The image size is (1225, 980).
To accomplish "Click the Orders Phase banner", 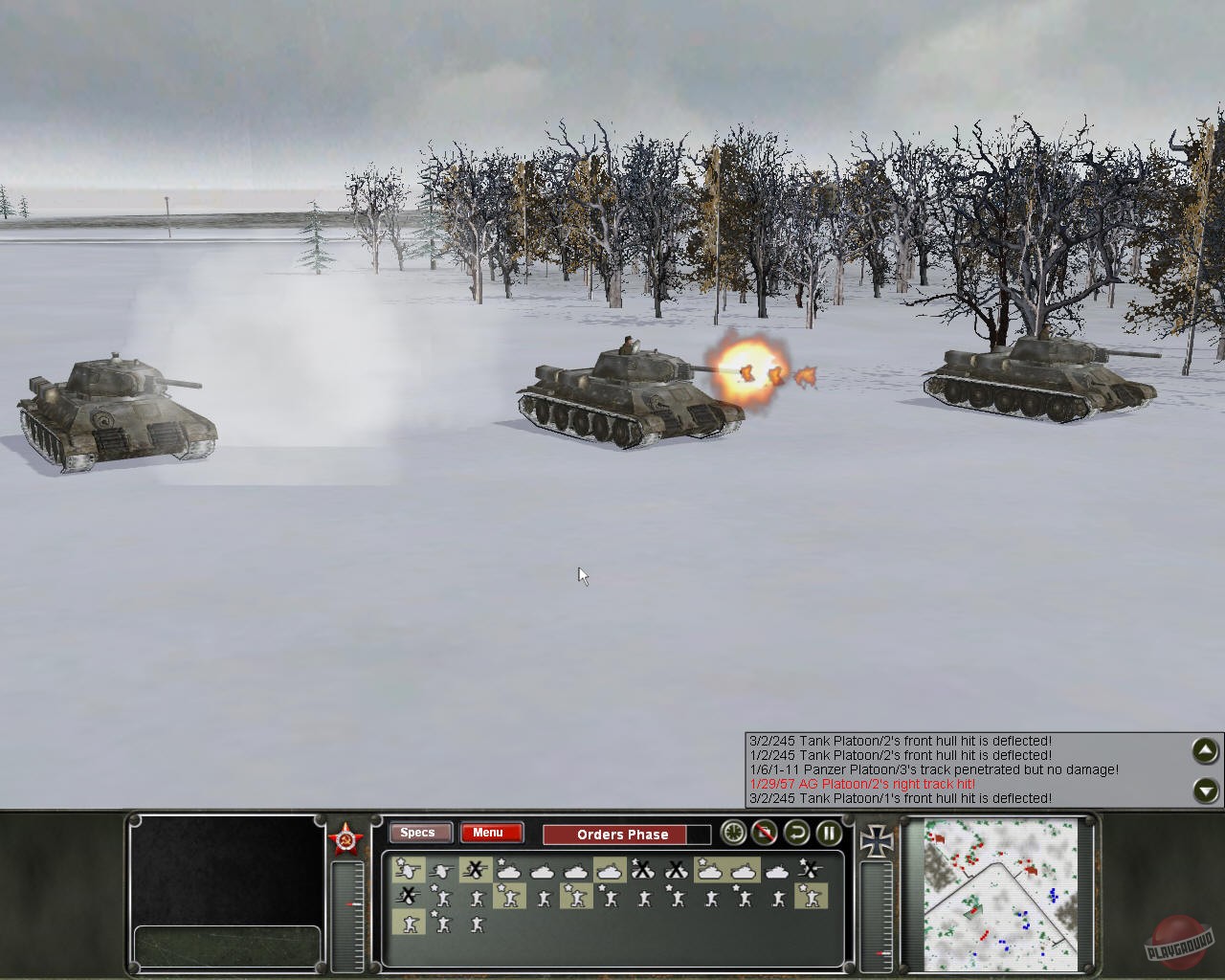I will (622, 835).
